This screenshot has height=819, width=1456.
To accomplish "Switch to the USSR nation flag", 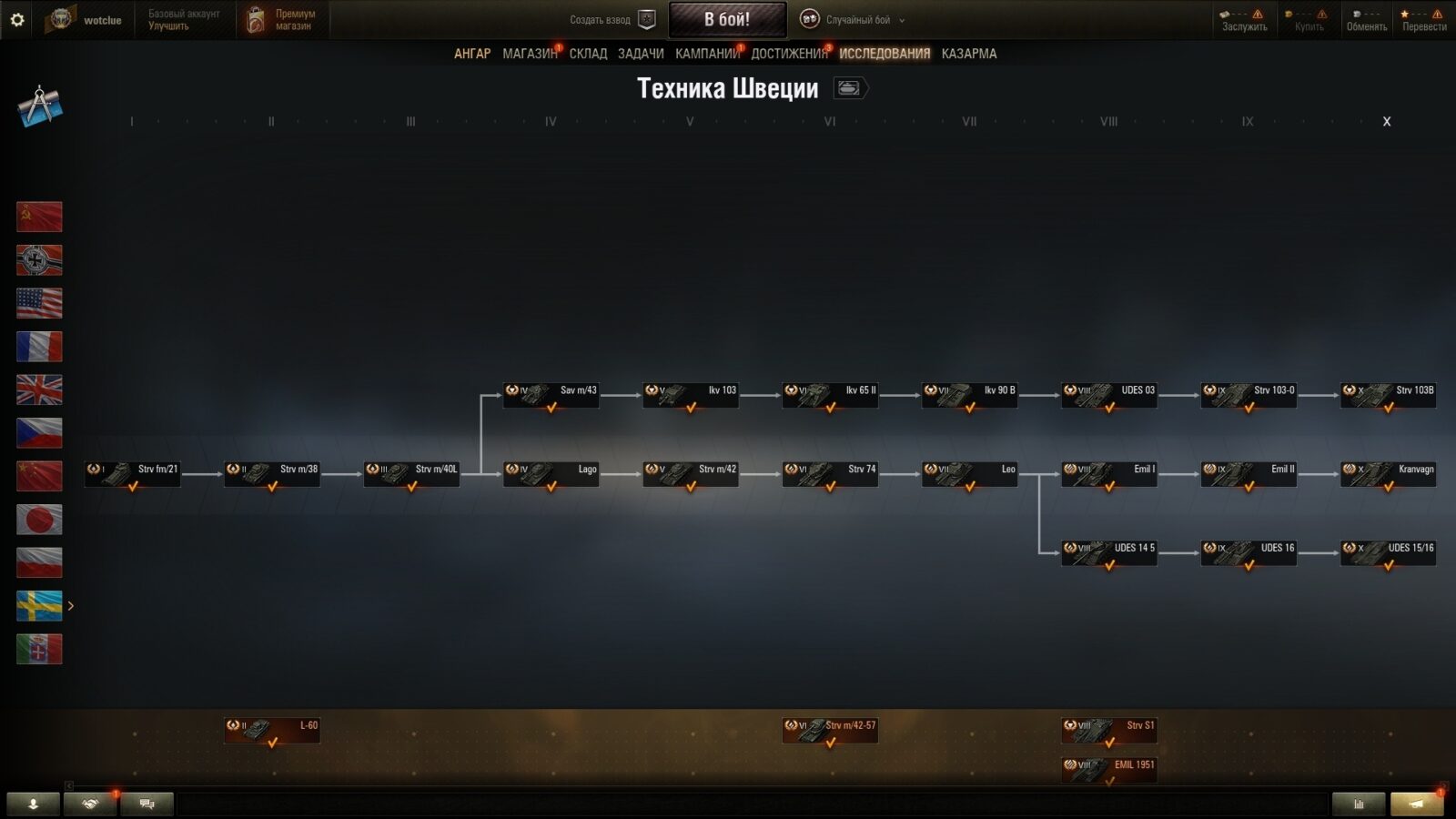I will pyautogui.click(x=39, y=217).
